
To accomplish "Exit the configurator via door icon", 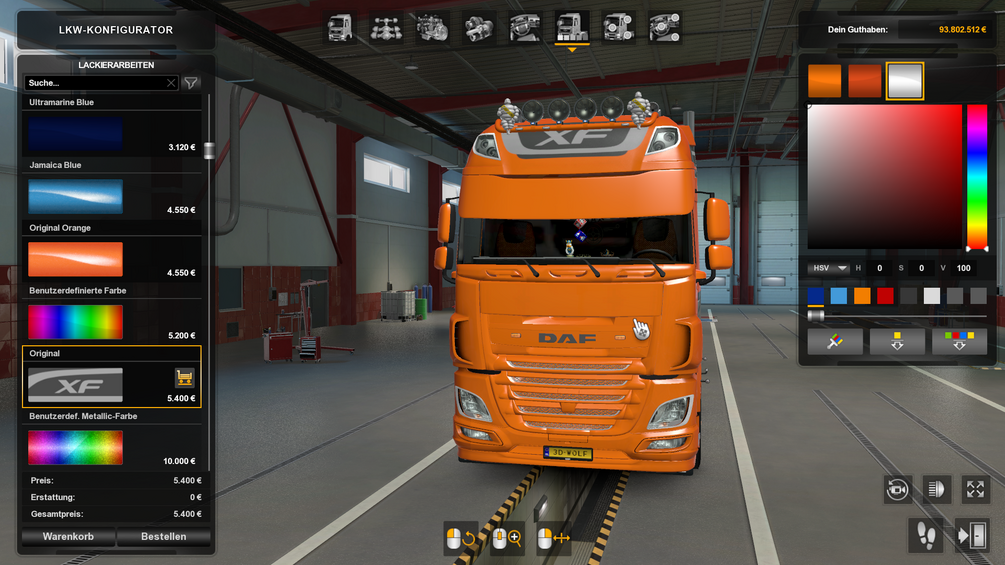I will pos(971,536).
